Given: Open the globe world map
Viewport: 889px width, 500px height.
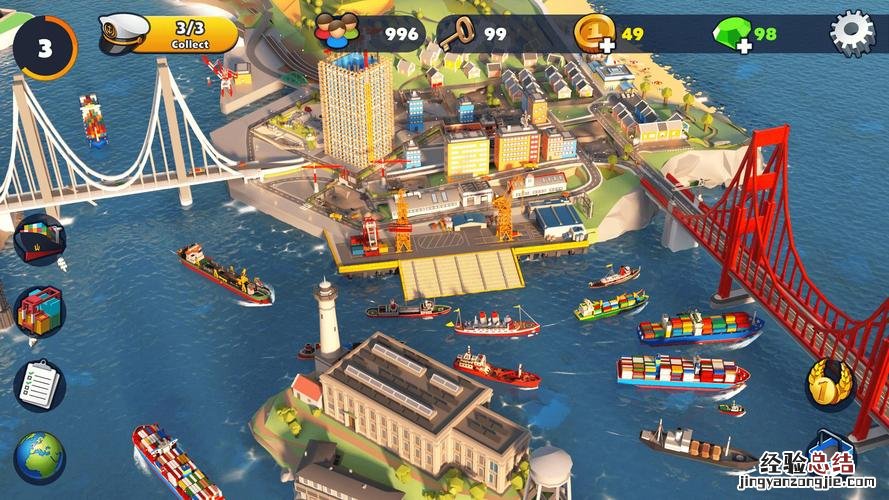Looking at the screenshot, I should coord(40,457).
